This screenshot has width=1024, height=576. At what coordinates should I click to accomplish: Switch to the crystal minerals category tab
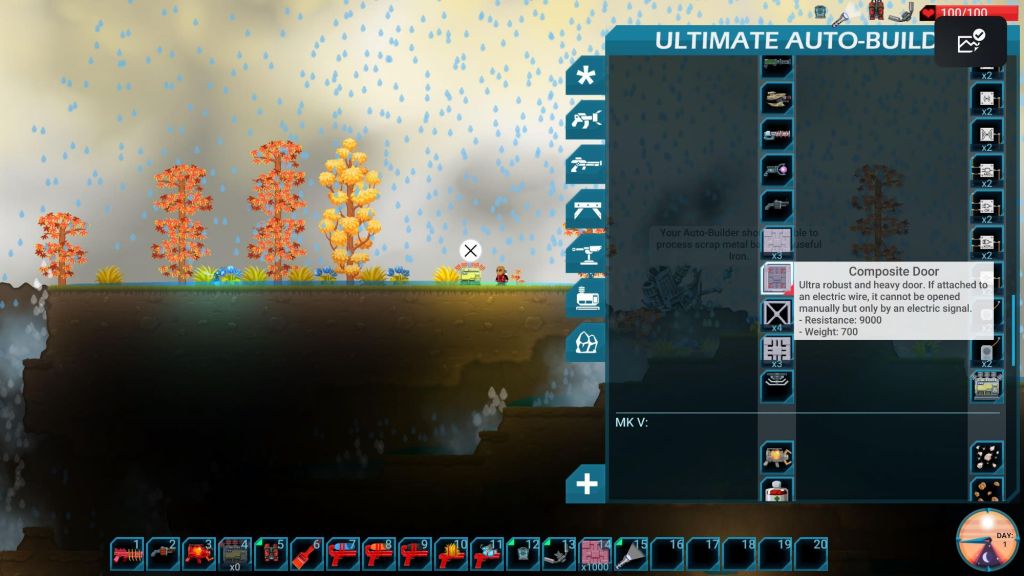point(586,343)
